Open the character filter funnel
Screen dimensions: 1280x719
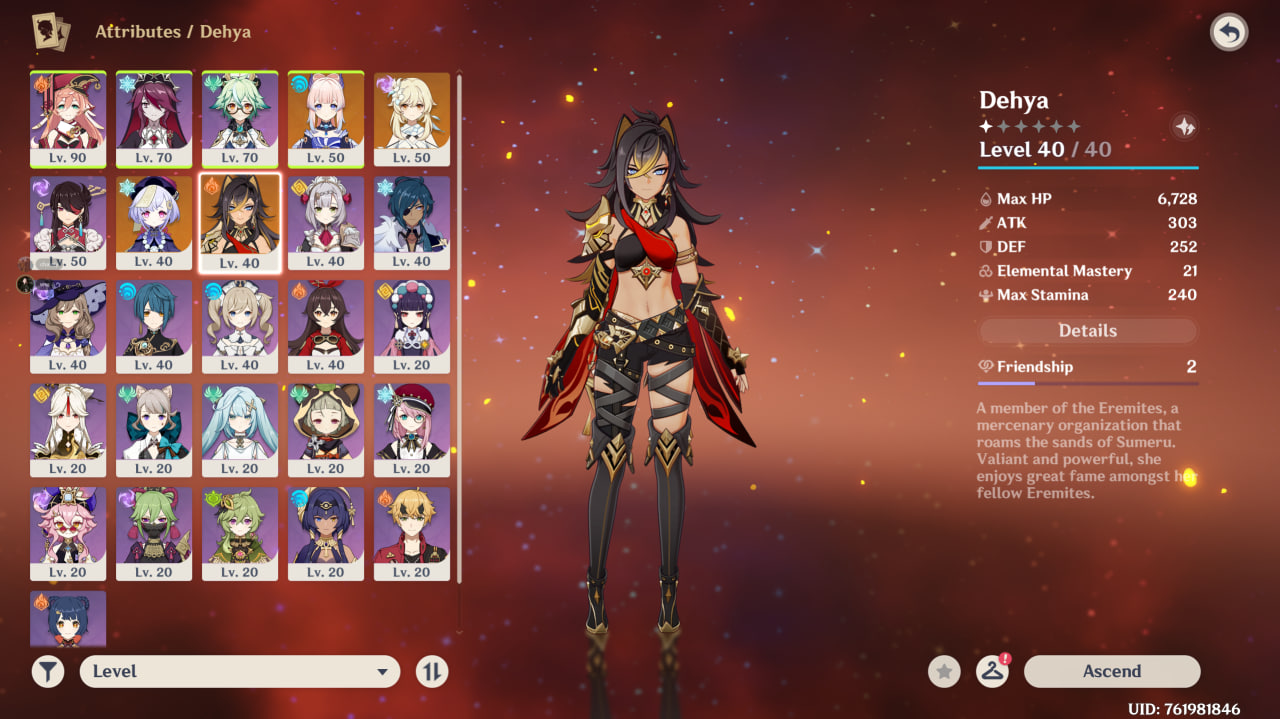[x=47, y=671]
